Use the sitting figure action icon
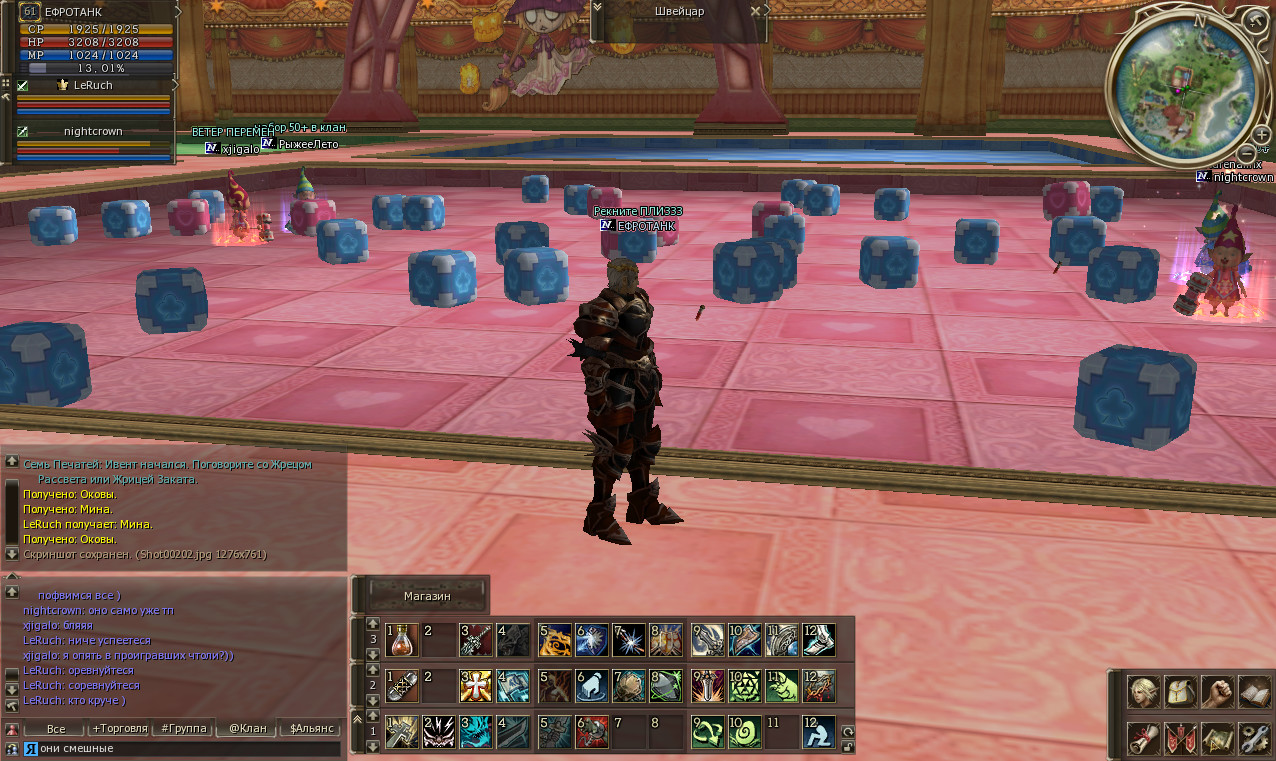 click(818, 732)
